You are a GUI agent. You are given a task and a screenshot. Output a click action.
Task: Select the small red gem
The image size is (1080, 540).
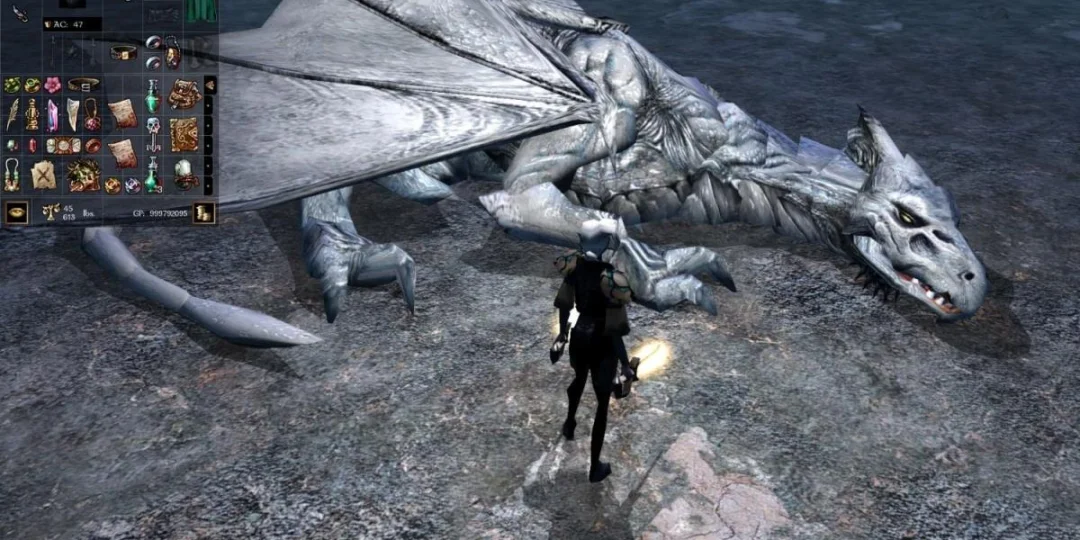pyautogui.click(x=32, y=146)
